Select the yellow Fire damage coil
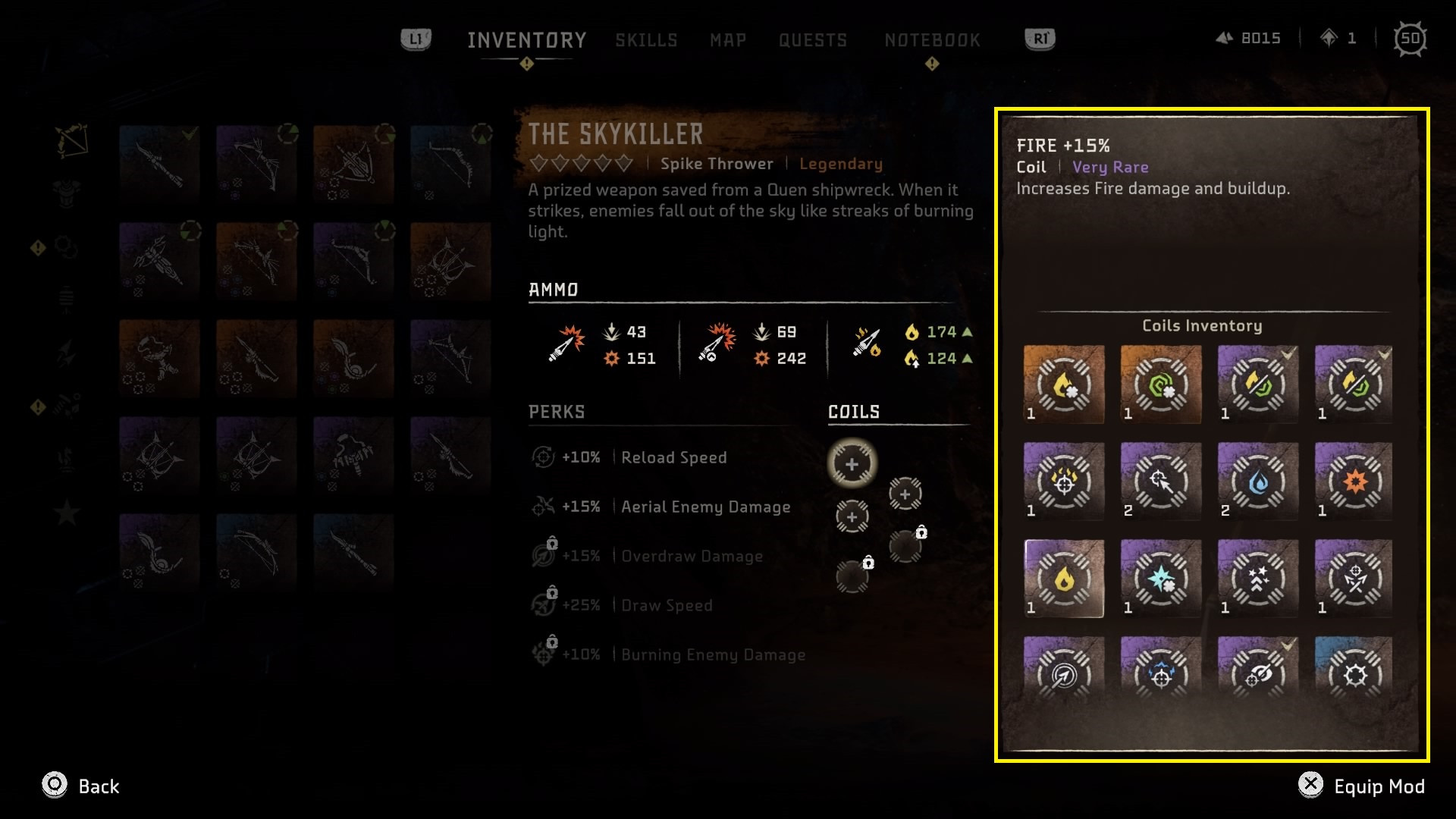 [x=1063, y=578]
